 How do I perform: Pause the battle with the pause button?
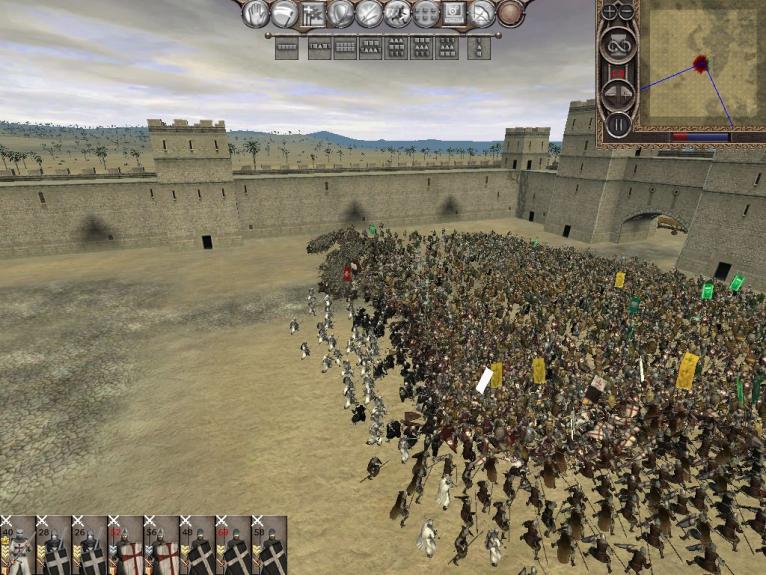pos(618,125)
